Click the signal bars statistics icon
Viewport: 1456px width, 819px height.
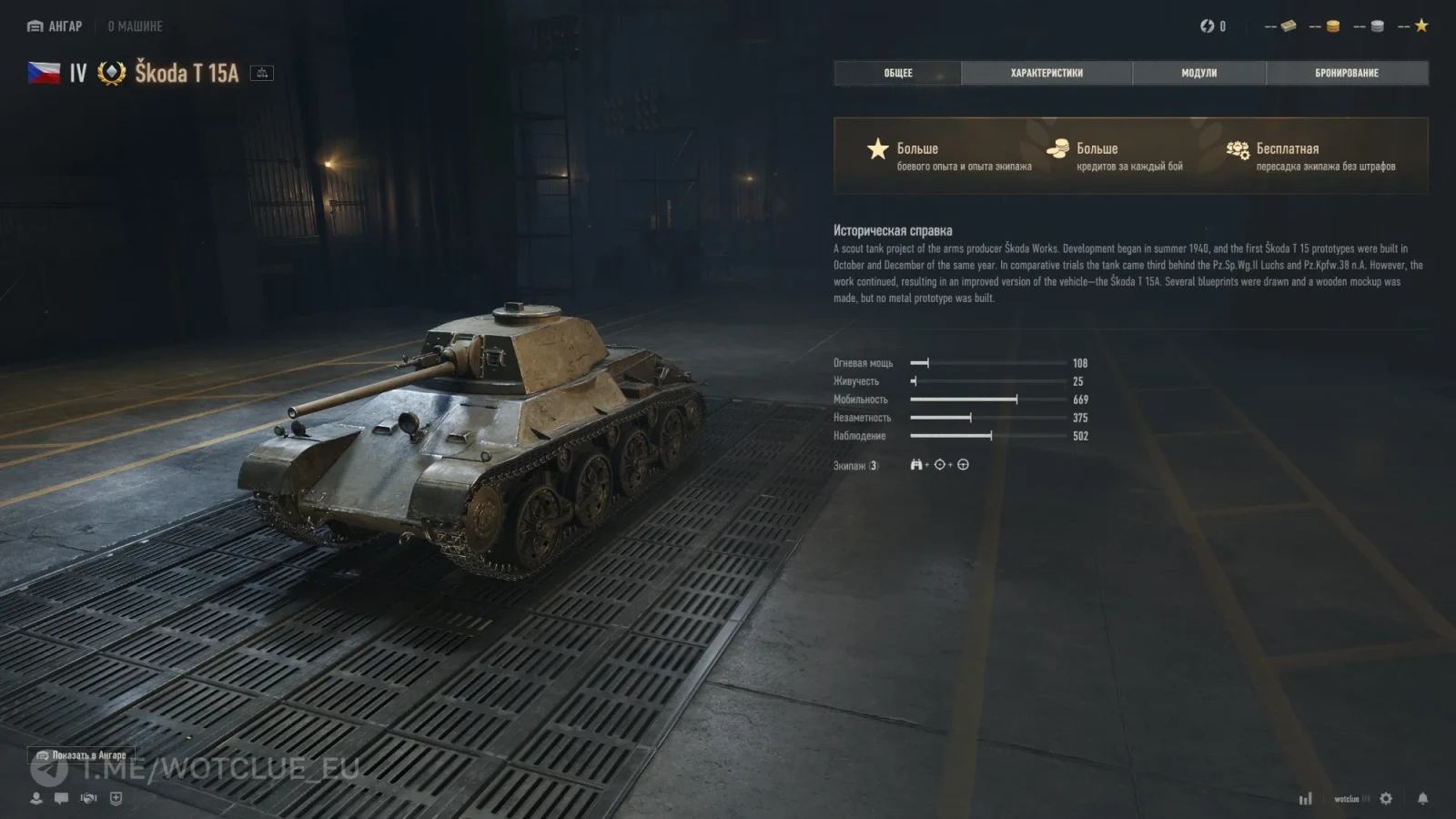click(1306, 798)
